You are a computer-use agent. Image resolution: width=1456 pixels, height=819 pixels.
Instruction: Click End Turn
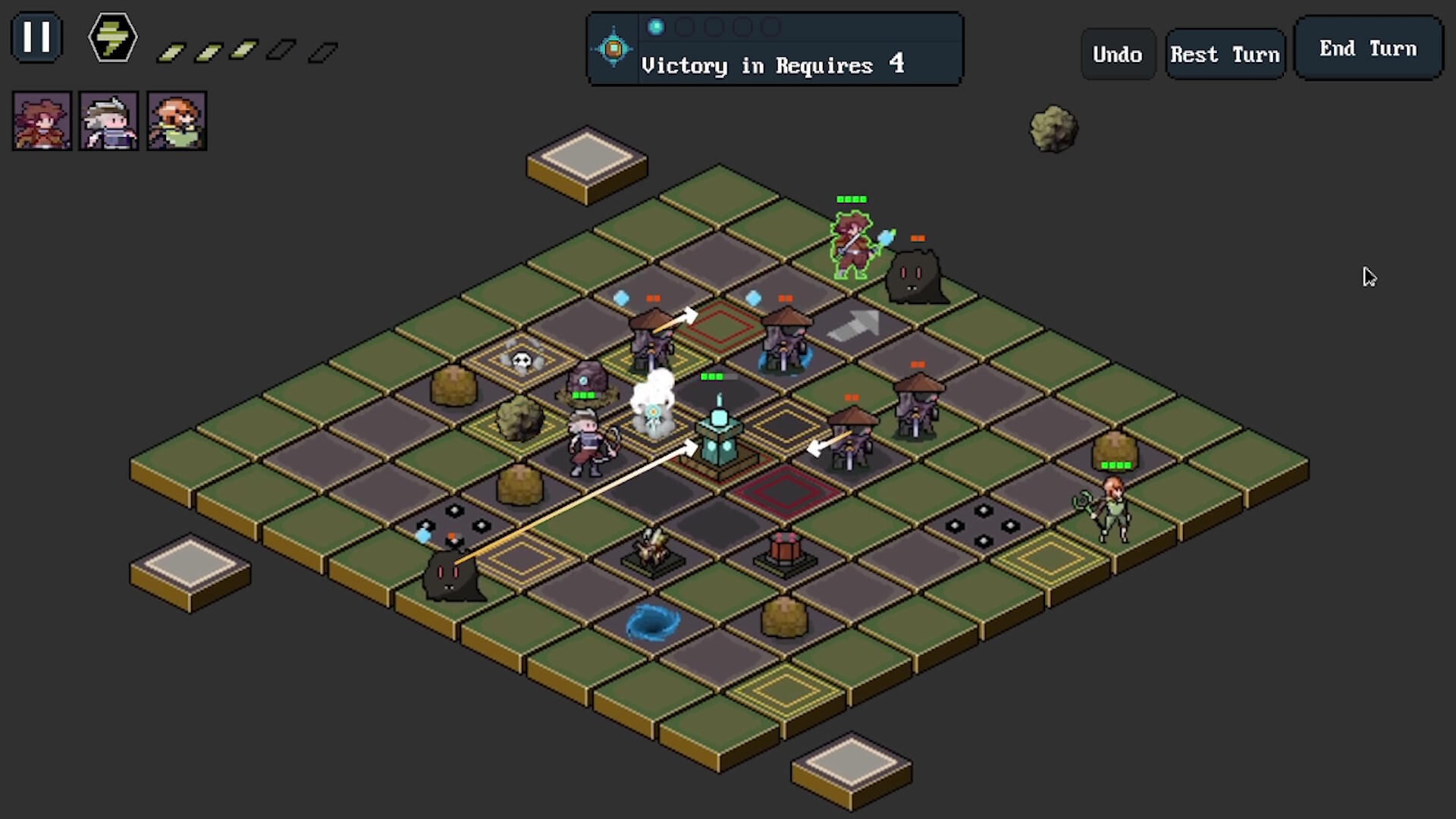pyautogui.click(x=1367, y=48)
